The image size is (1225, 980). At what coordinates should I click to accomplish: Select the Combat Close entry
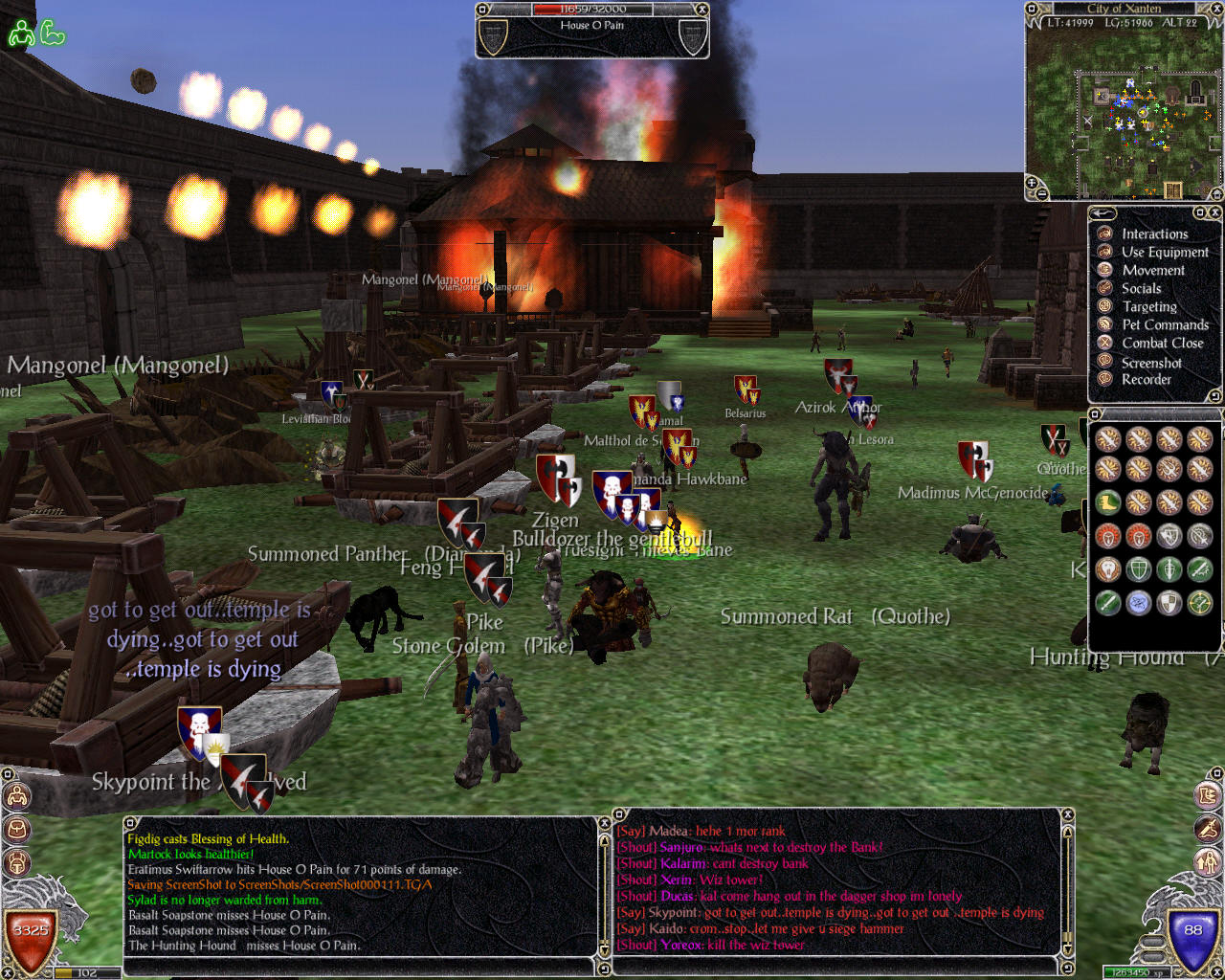click(1162, 343)
